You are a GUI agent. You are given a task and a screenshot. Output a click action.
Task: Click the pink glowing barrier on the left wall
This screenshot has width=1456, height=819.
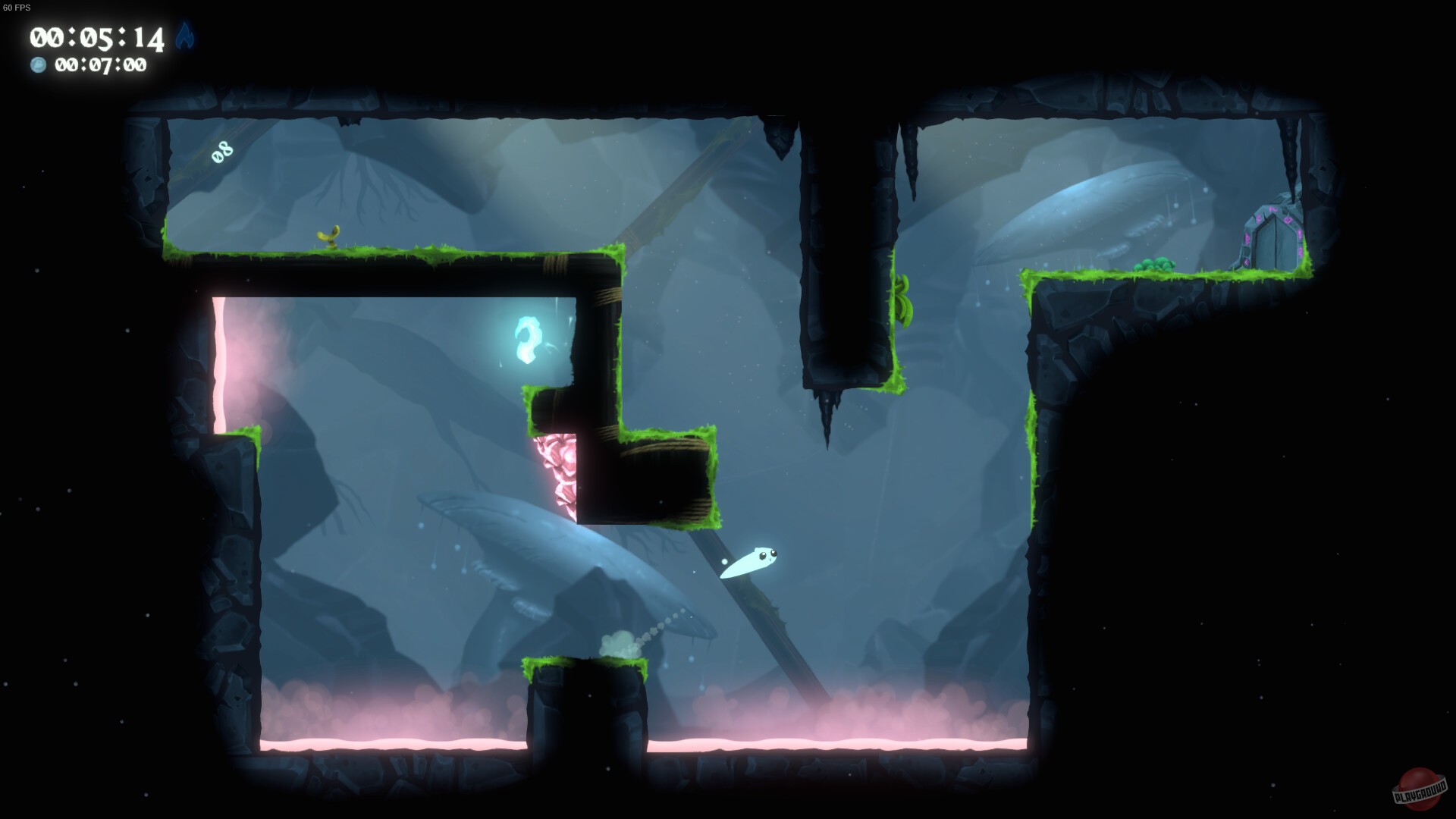221,356
